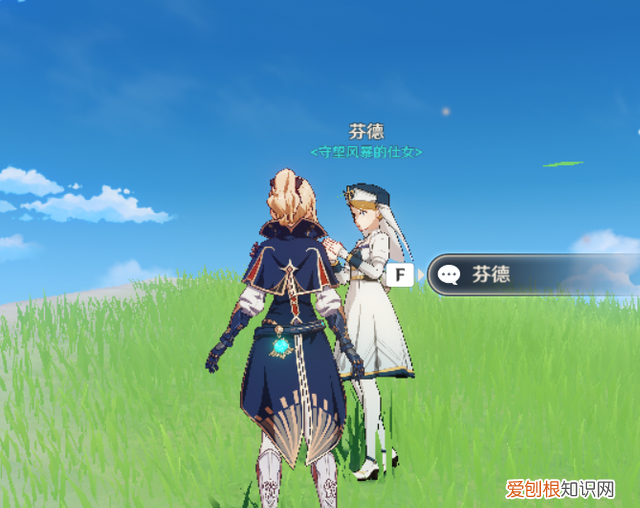Select the 芬德 talk interaction prompt
The width and height of the screenshot is (640, 508).
tap(530, 274)
